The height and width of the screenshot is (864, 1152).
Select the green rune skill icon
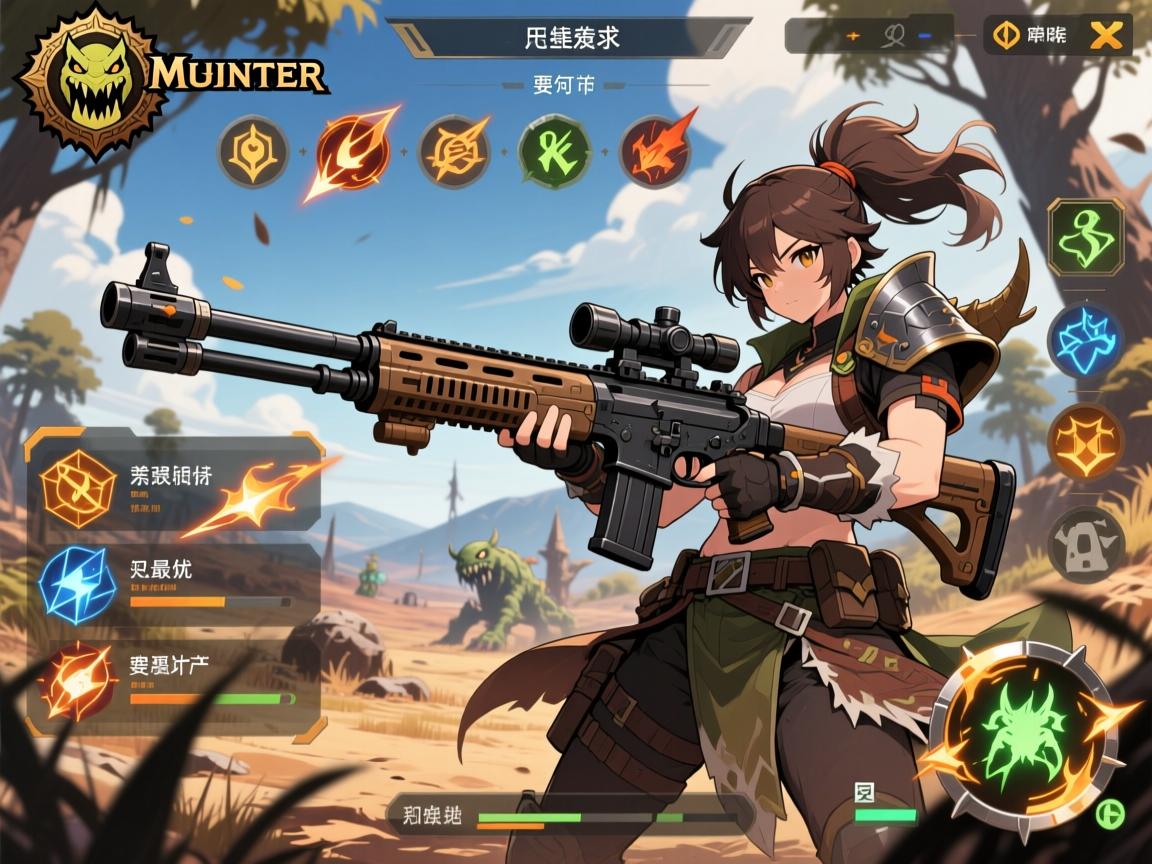[554, 152]
